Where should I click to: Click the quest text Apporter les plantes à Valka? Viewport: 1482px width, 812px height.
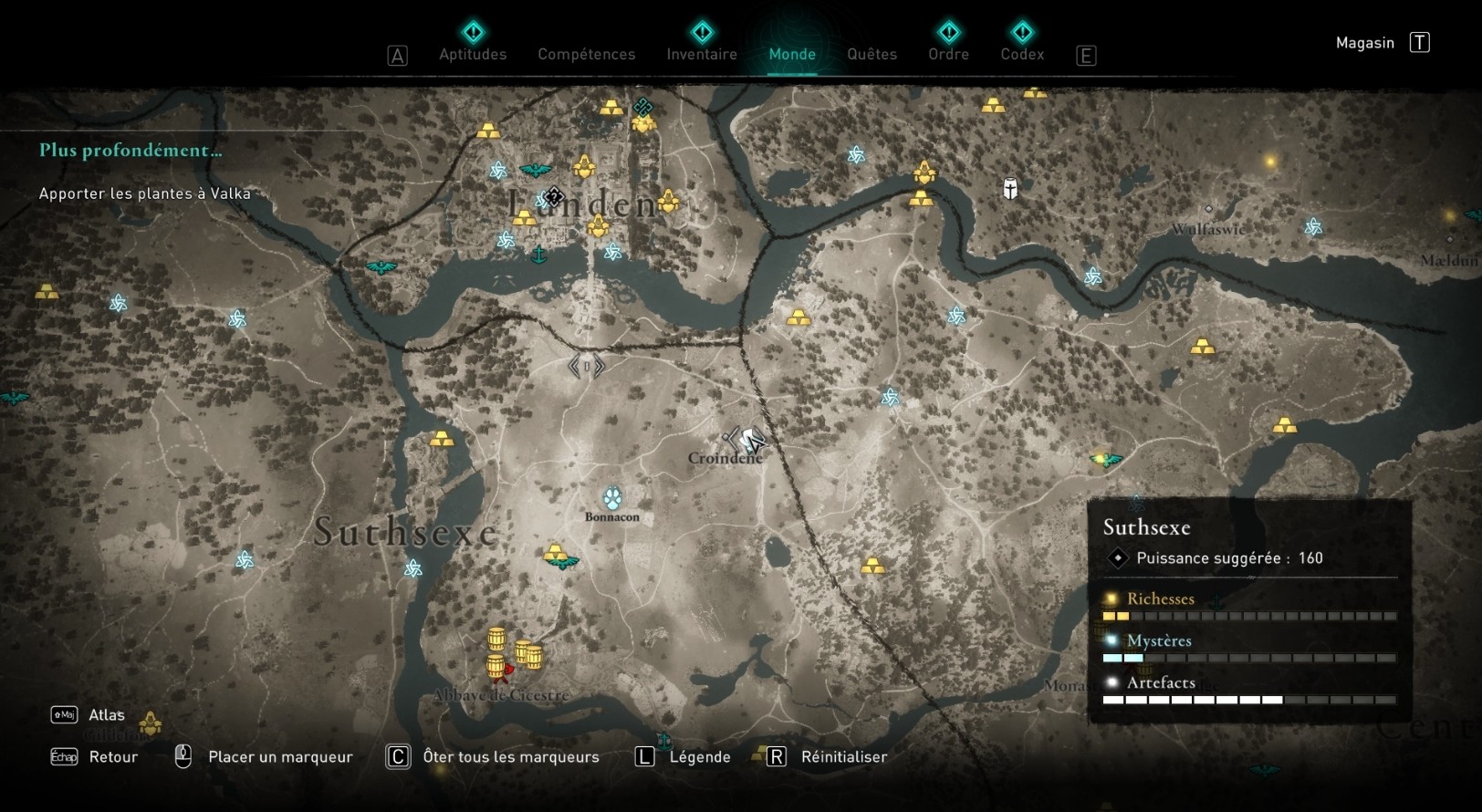coord(143,193)
